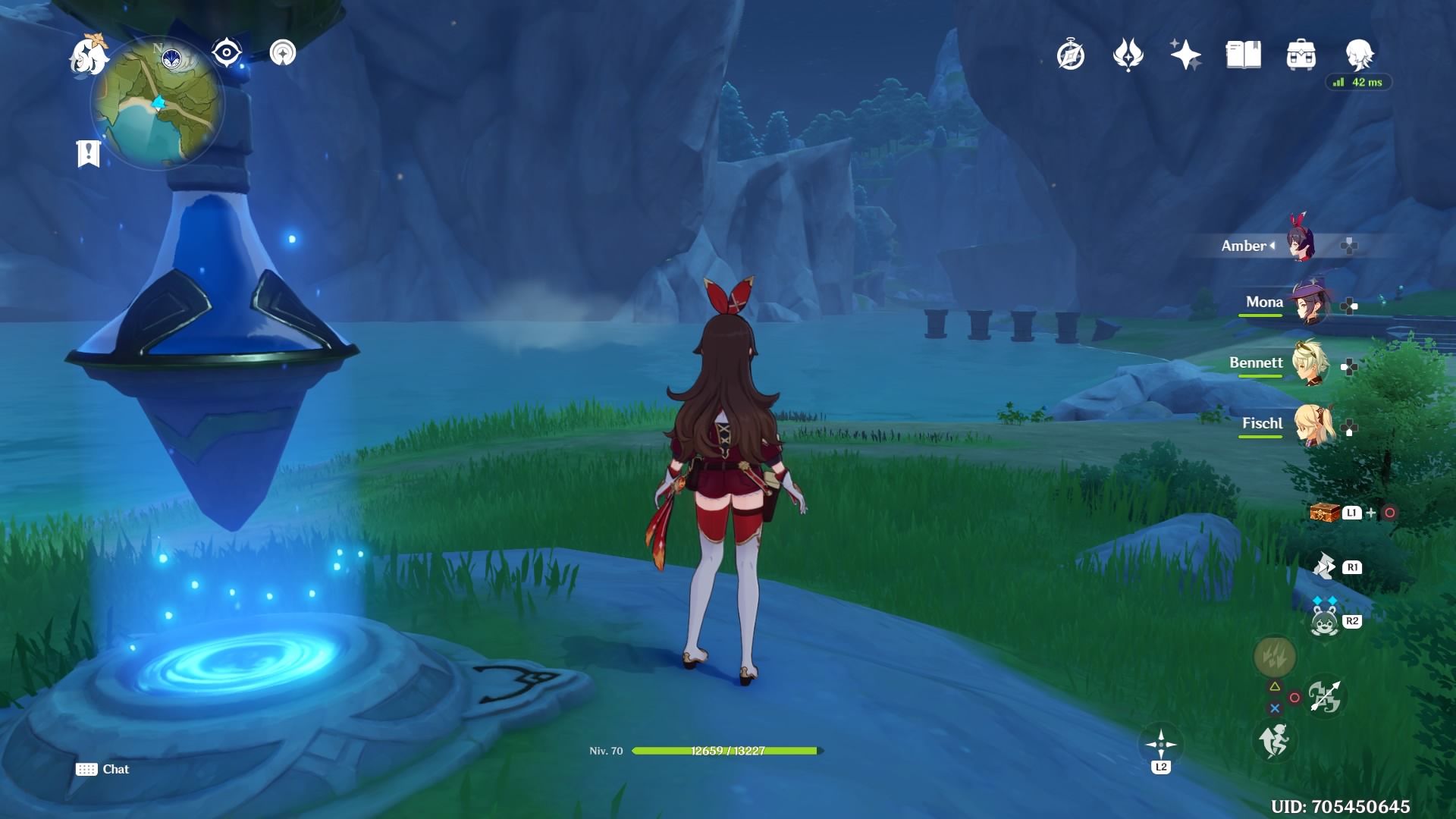Activate Amber's Baron Bunny skill icon

click(1324, 622)
